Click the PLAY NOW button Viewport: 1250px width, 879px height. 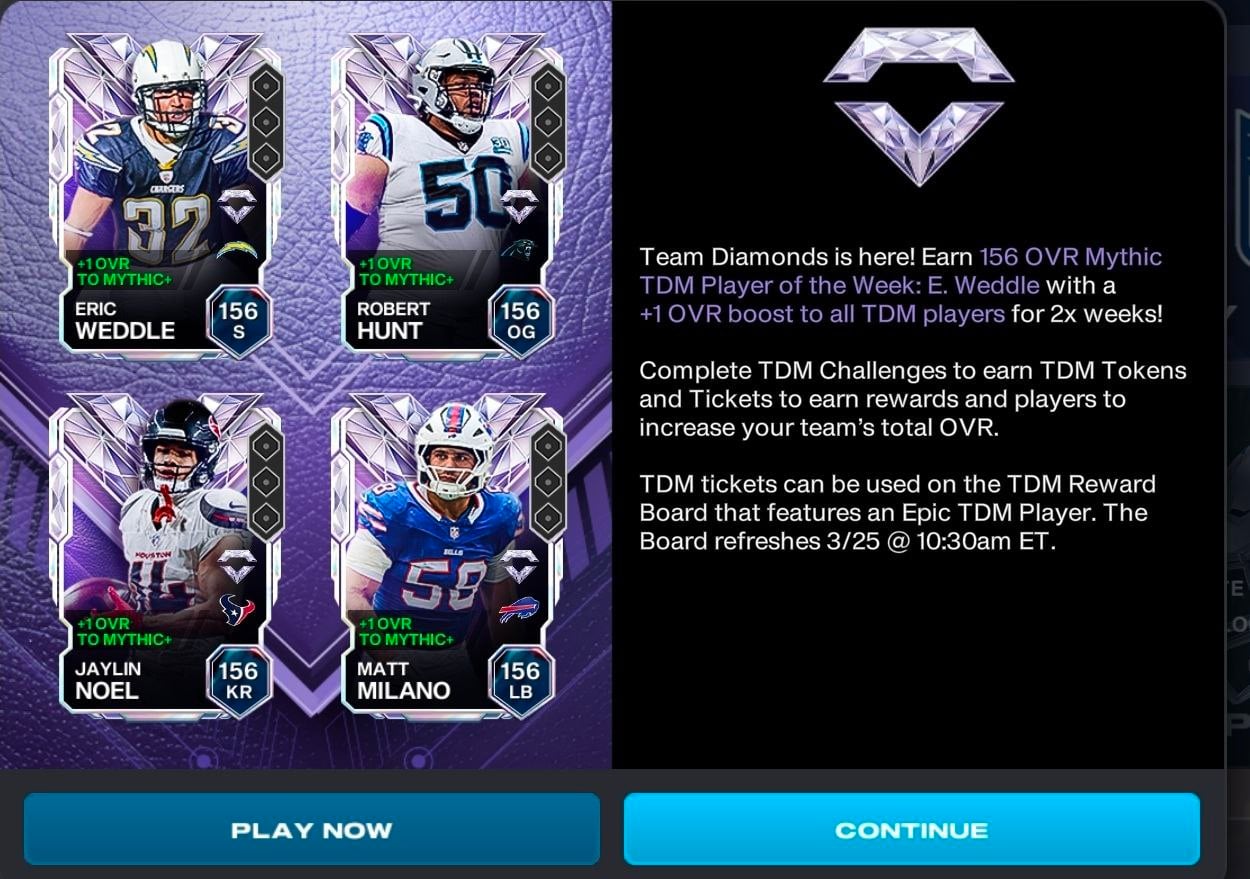coord(311,829)
